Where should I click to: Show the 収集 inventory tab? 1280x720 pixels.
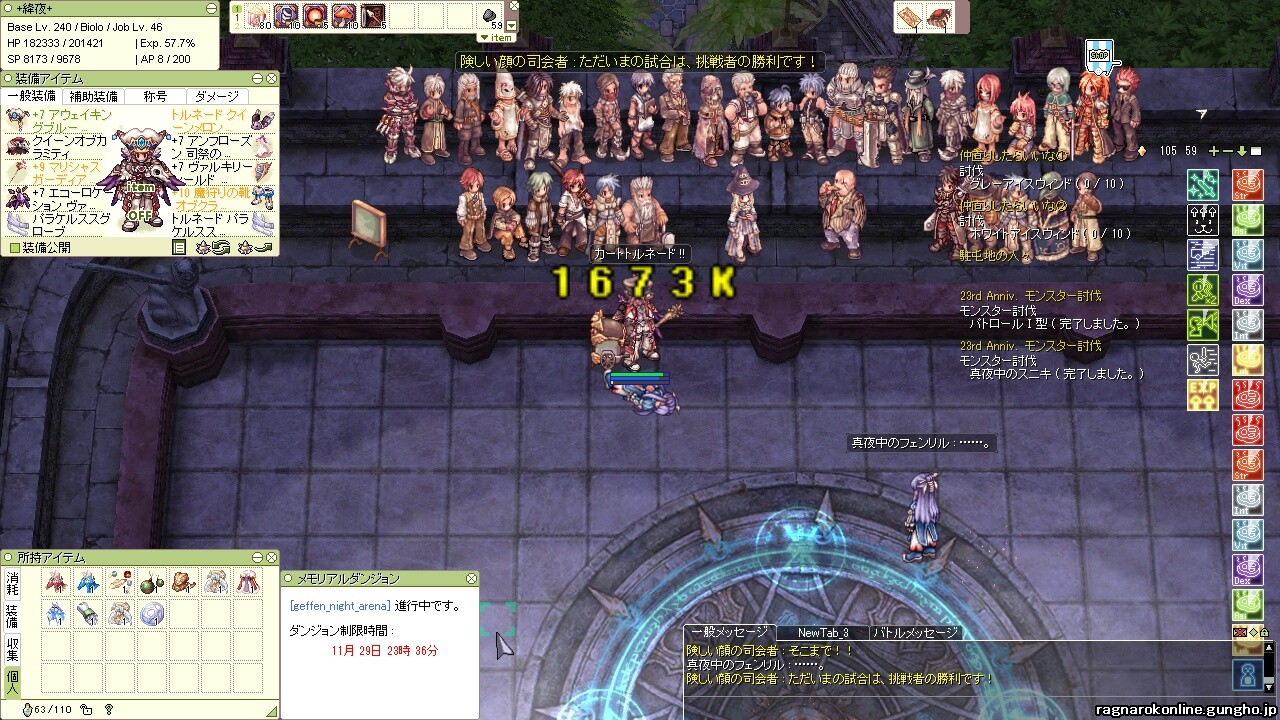[x=12, y=648]
